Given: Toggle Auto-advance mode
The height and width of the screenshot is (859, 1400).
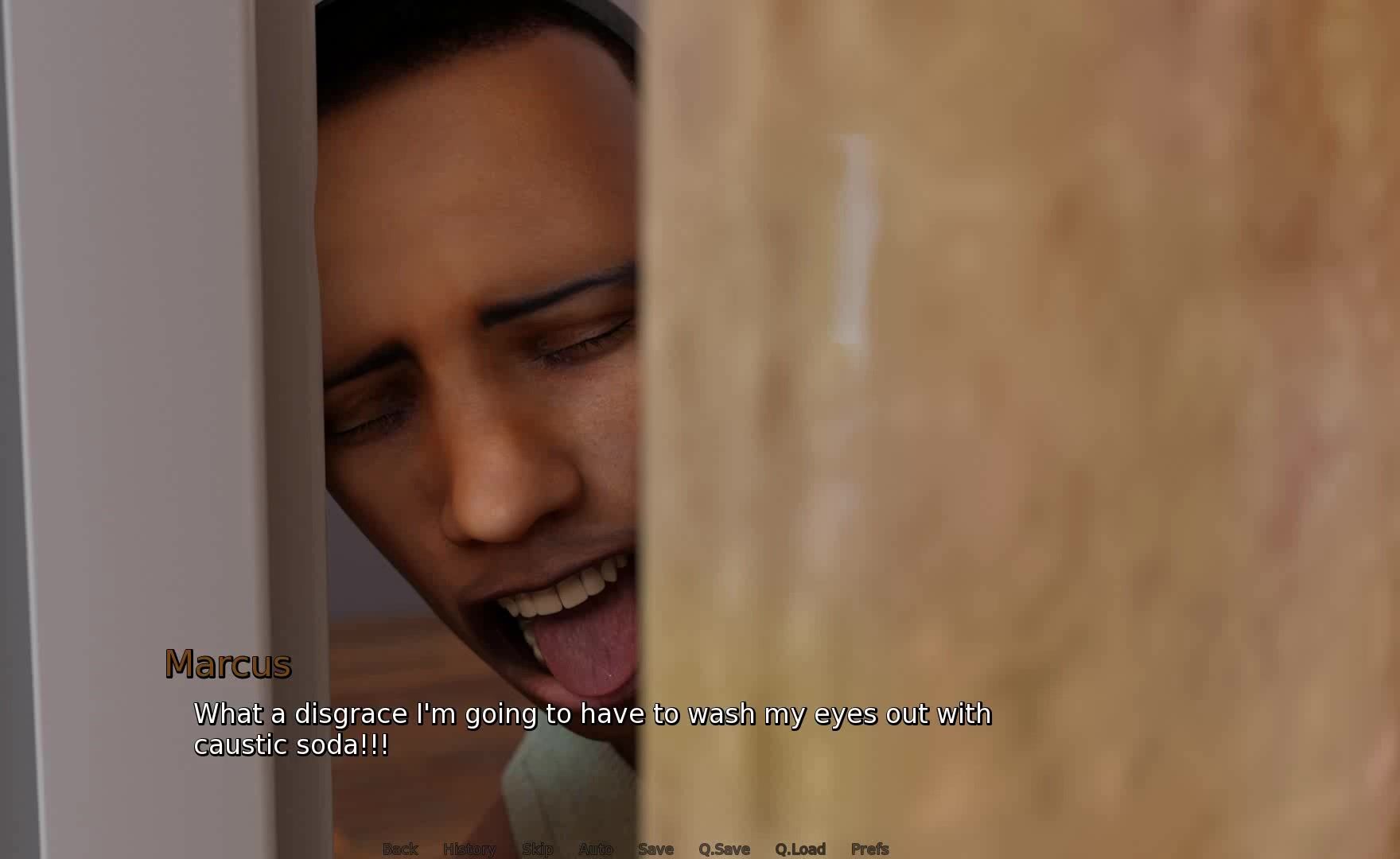Looking at the screenshot, I should (x=595, y=849).
